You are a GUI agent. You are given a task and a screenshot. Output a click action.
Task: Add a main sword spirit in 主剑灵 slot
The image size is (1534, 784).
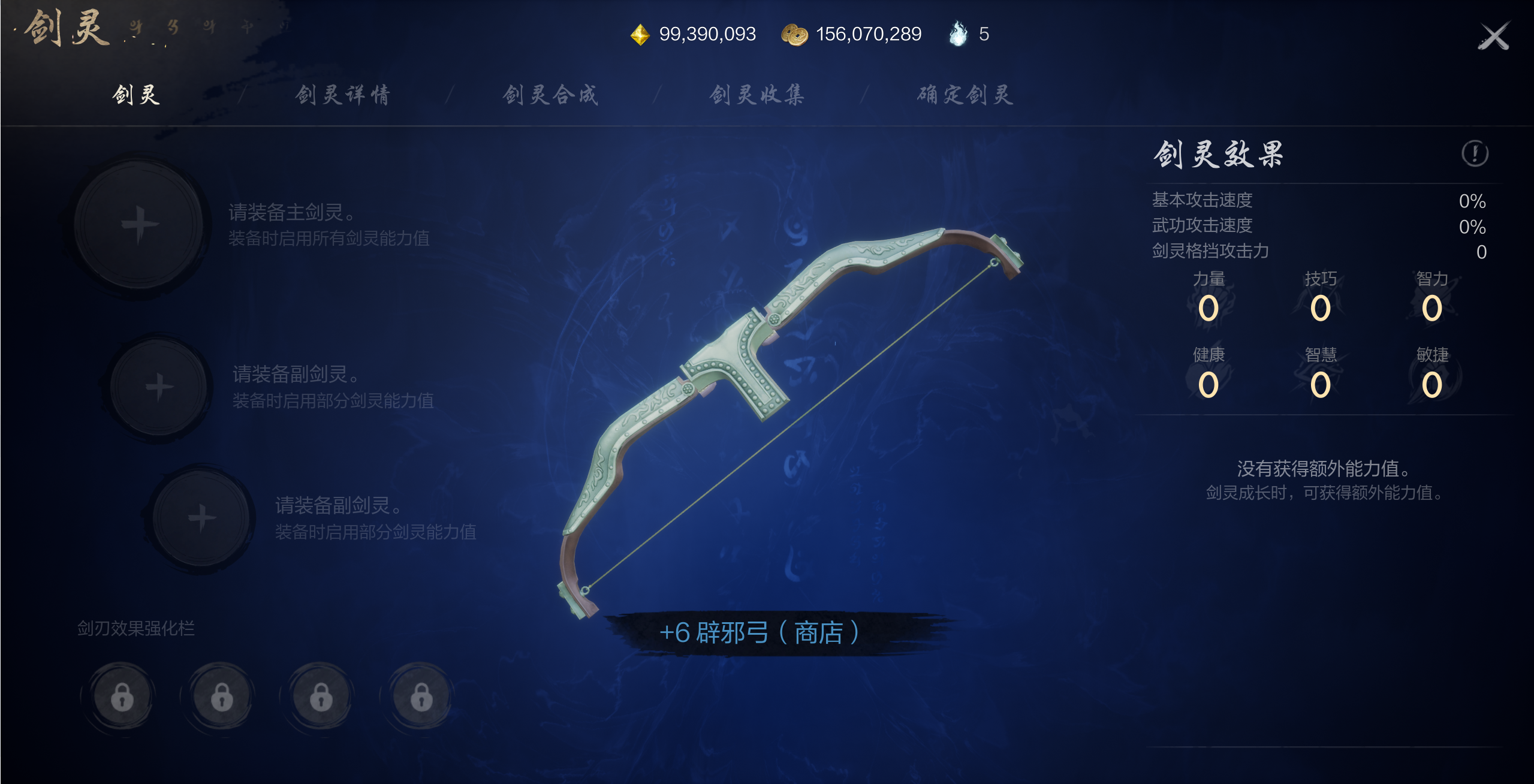139,225
